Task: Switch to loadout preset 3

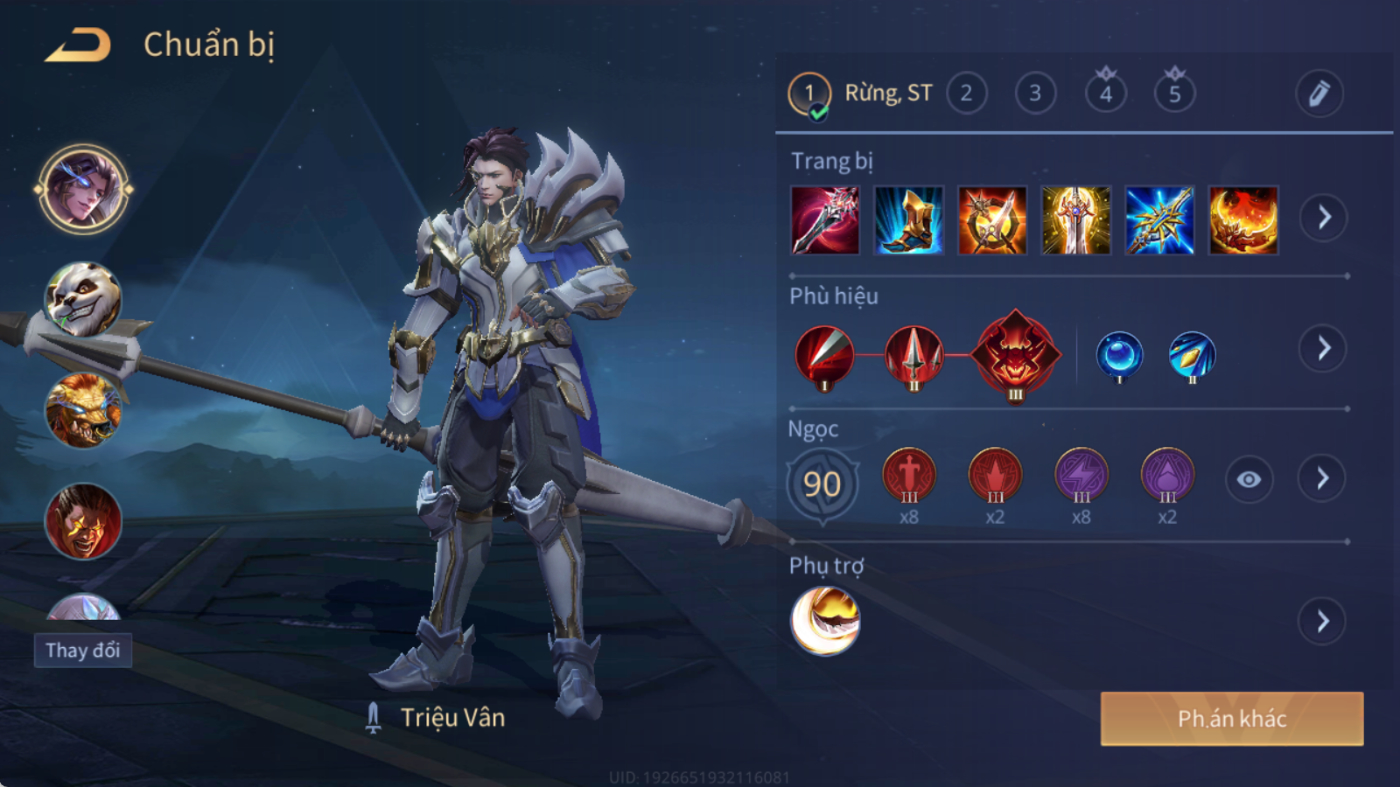Action: [x=1035, y=94]
